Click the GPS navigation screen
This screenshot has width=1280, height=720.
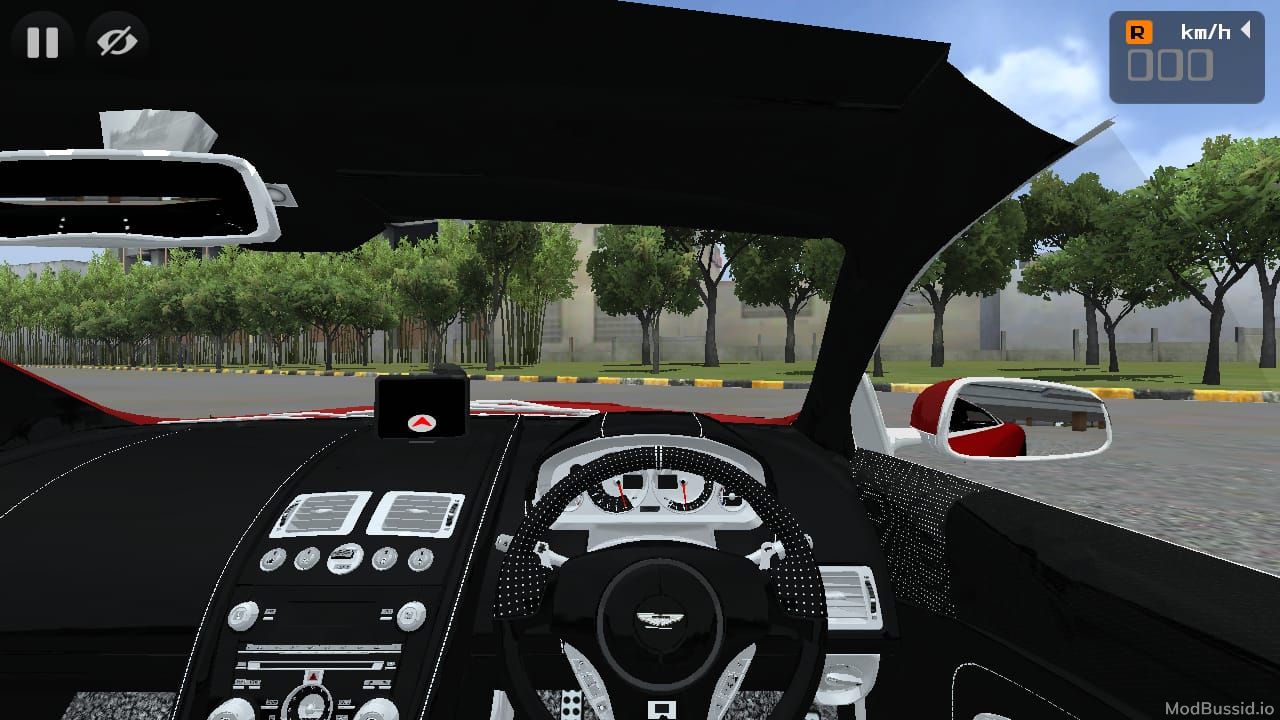point(421,408)
